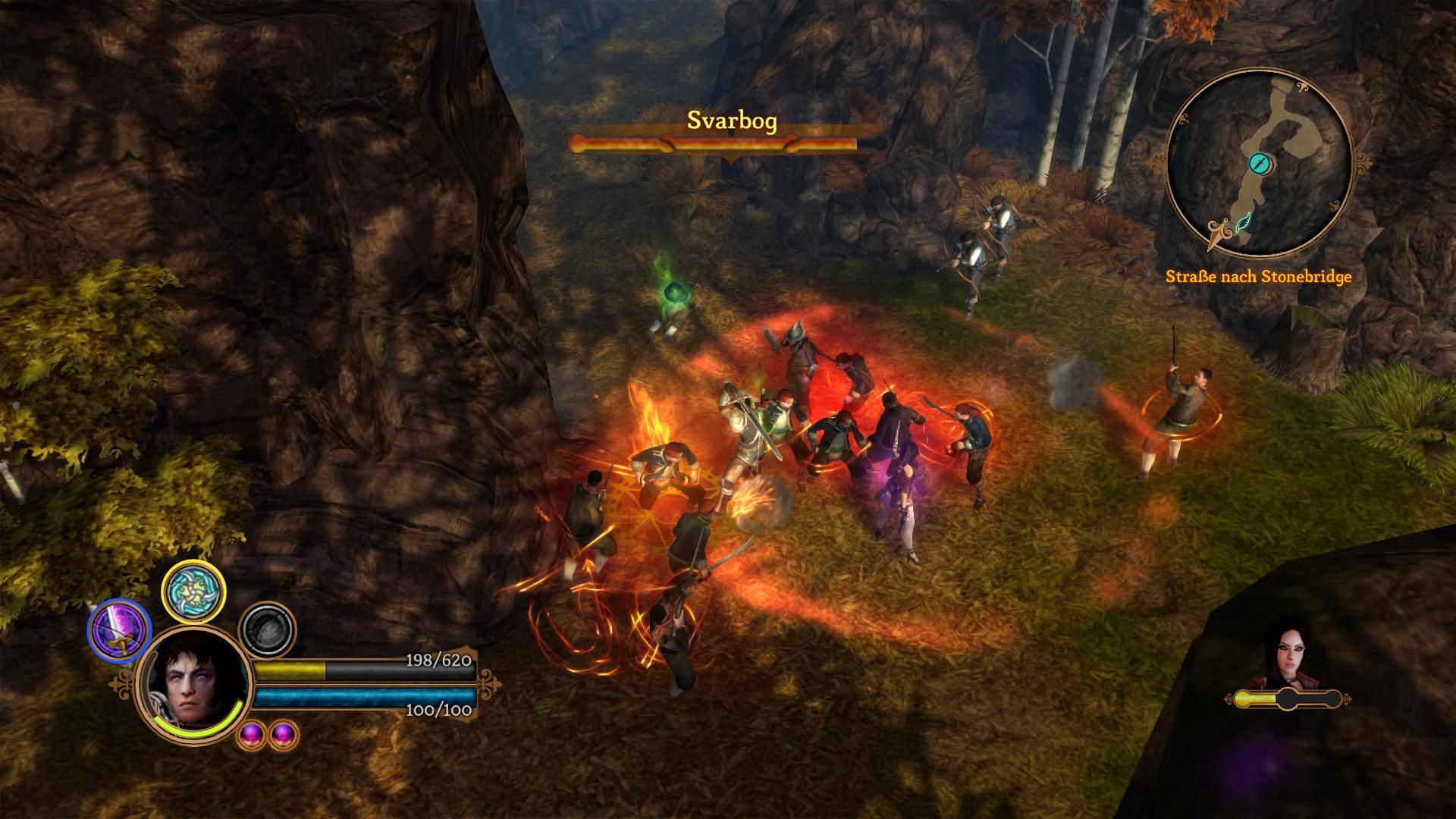1456x819 pixels.
Task: Select the greyed-out ability slot
Action: [x=267, y=629]
